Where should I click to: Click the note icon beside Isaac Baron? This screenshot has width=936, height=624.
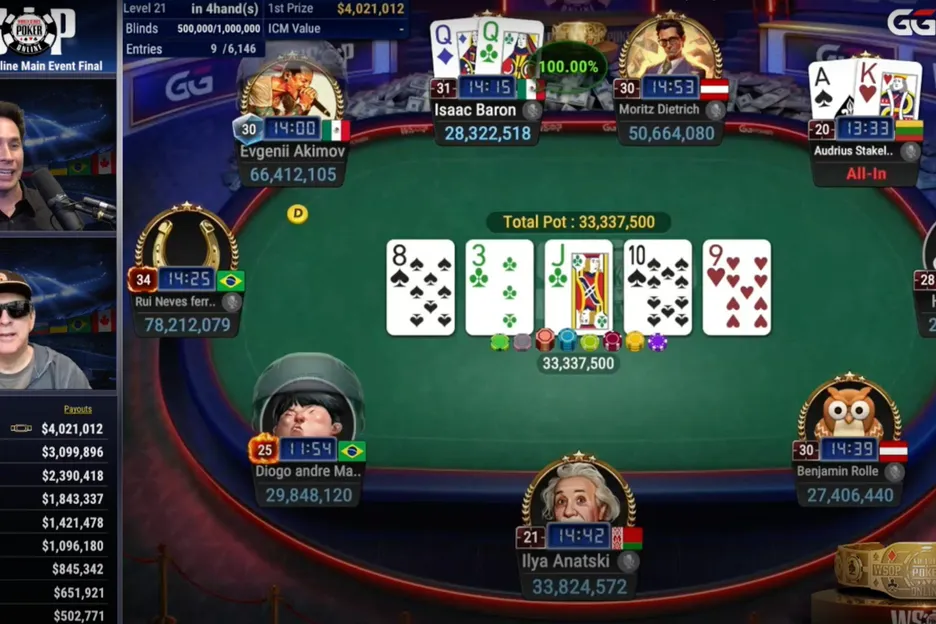click(x=532, y=111)
